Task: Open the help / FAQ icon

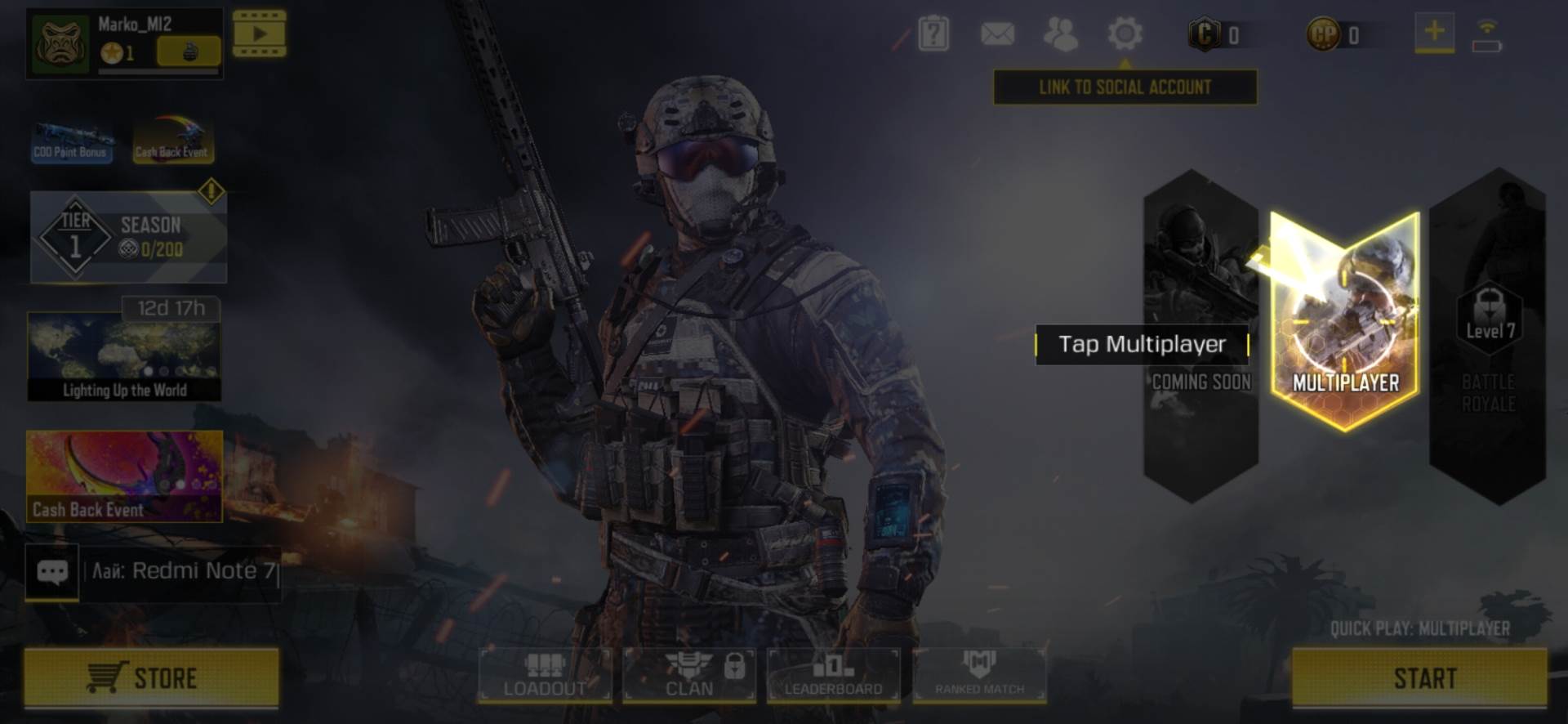Action: pos(933,34)
